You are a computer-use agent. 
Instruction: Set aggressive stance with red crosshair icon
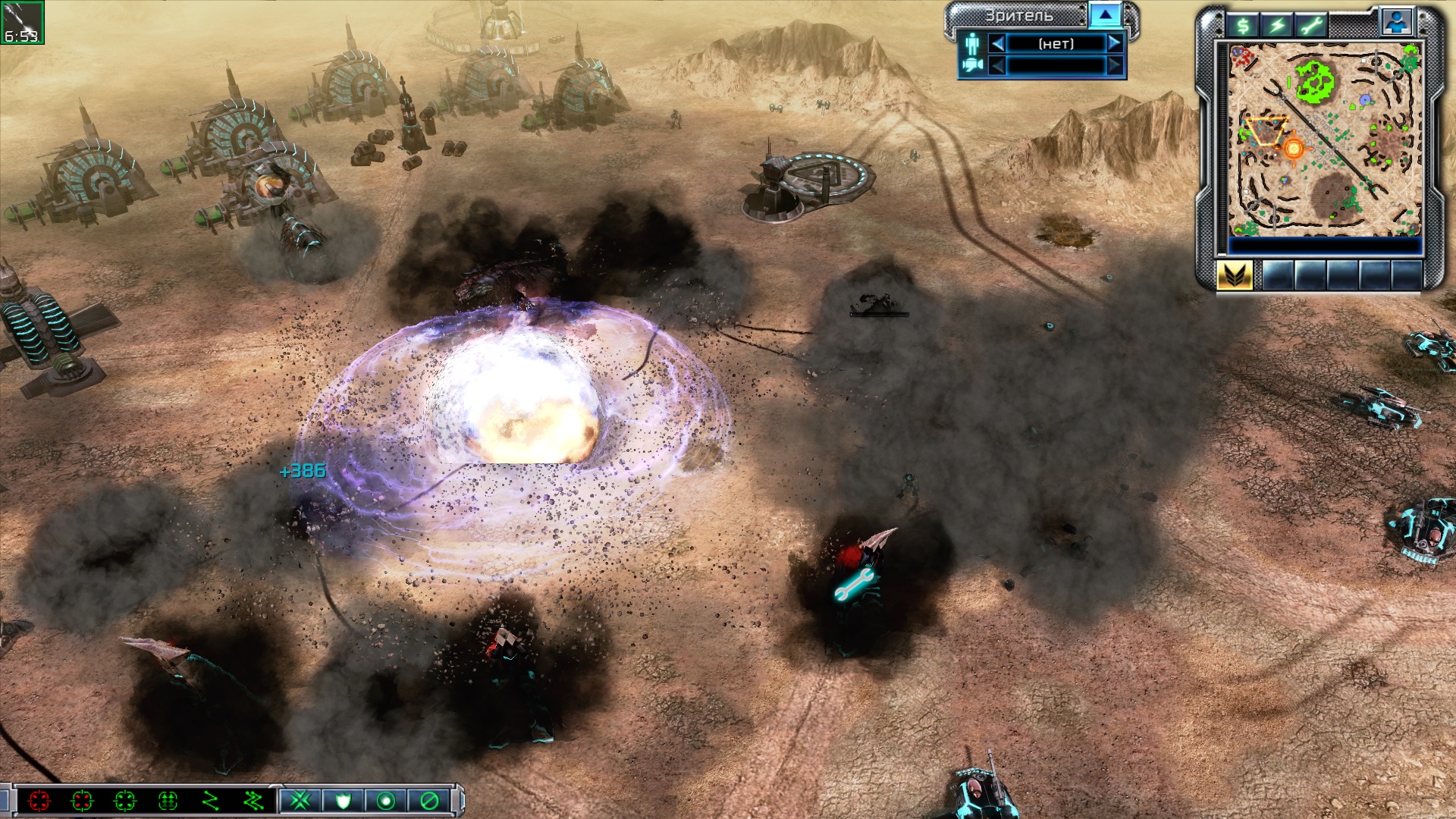[x=39, y=801]
